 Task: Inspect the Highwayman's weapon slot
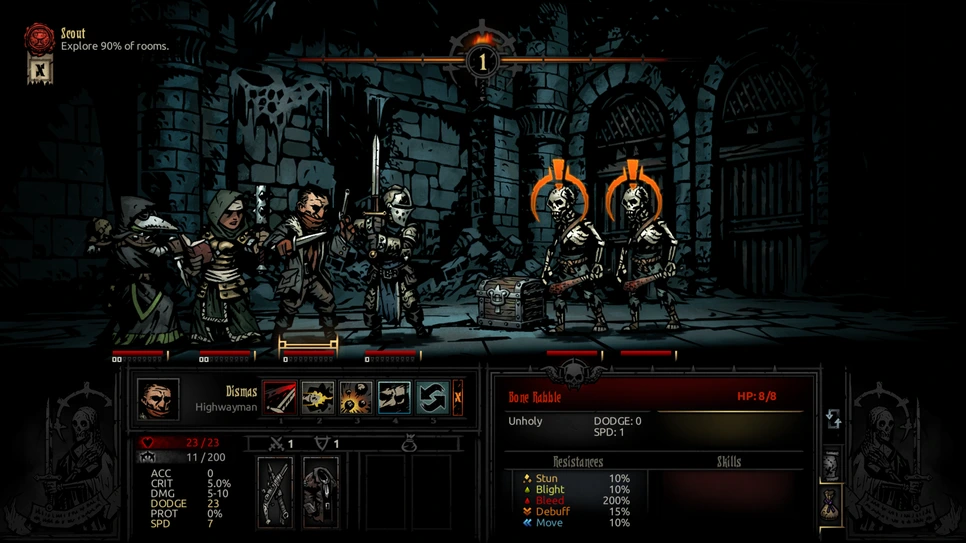[x=275, y=491]
